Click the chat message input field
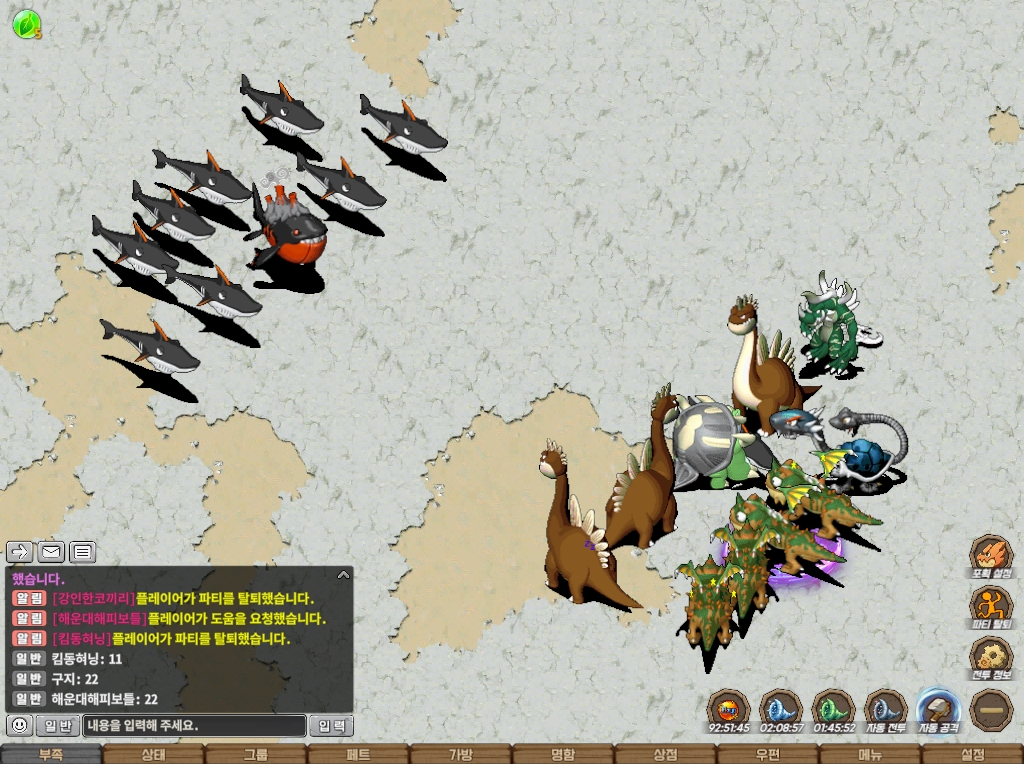1024x764 pixels. [194, 726]
